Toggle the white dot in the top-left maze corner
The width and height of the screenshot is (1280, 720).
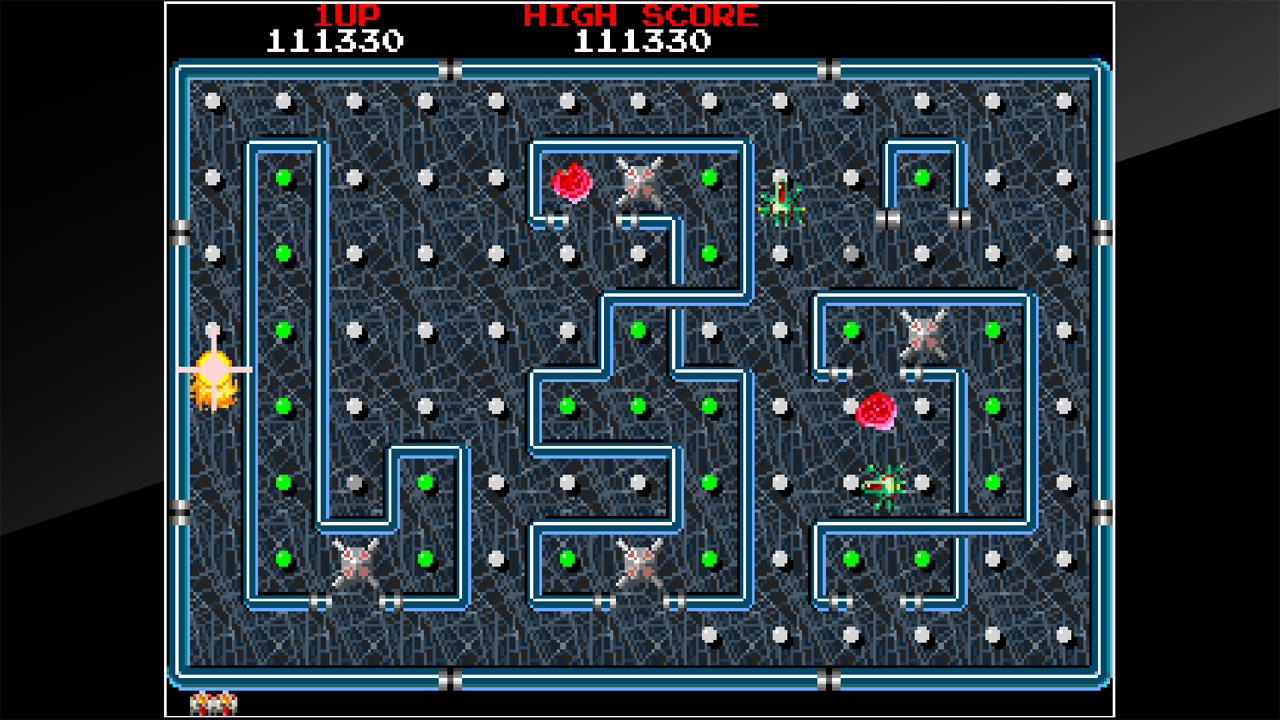tap(210, 98)
